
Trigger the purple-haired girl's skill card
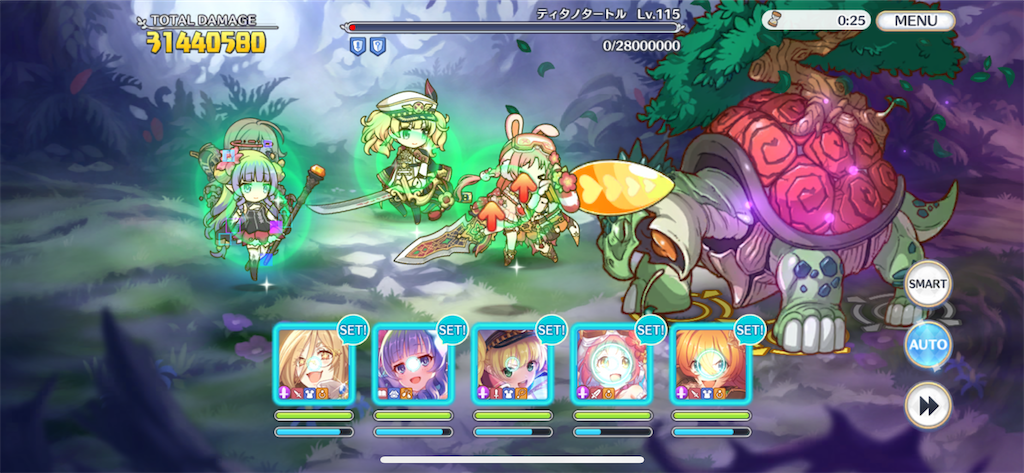(412, 363)
